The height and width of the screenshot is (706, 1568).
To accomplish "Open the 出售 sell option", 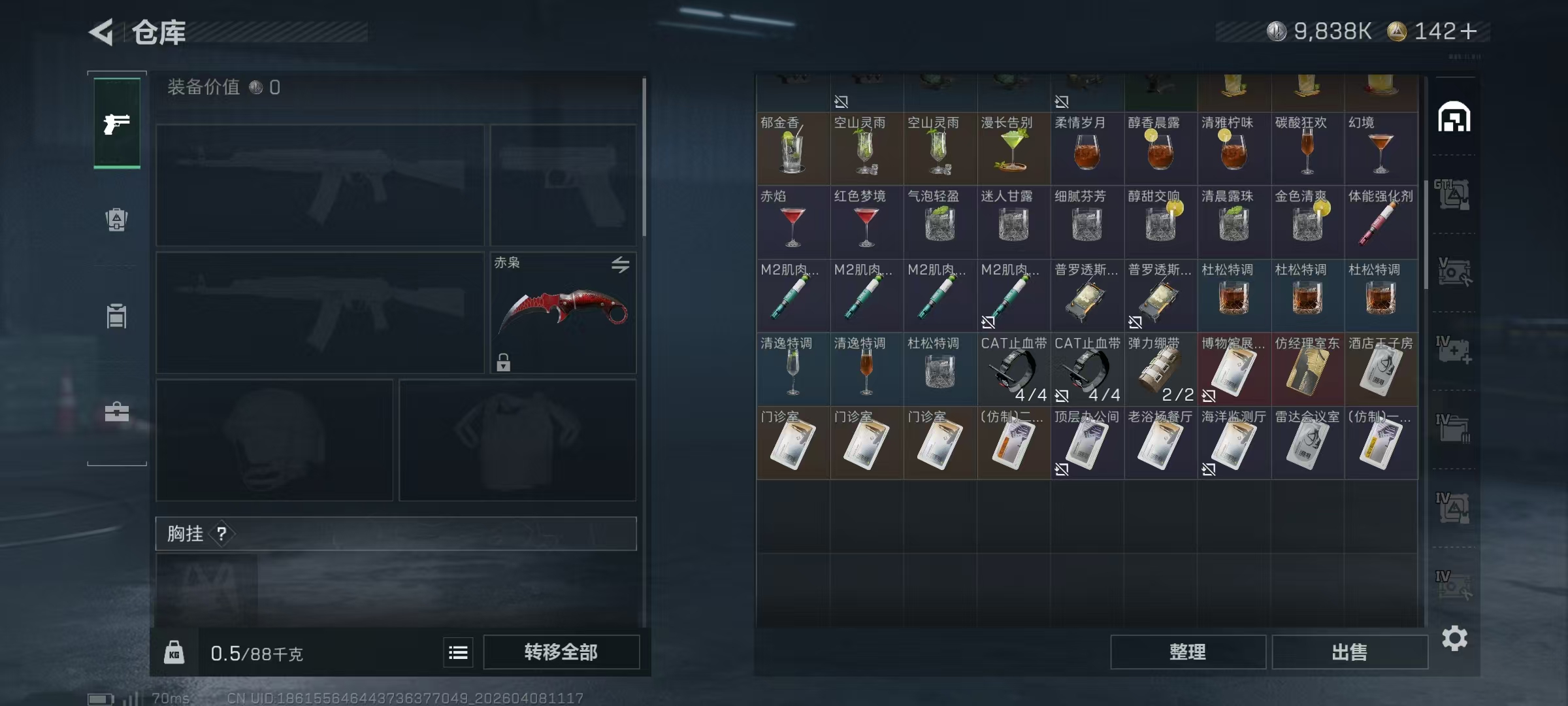I will click(x=1349, y=652).
